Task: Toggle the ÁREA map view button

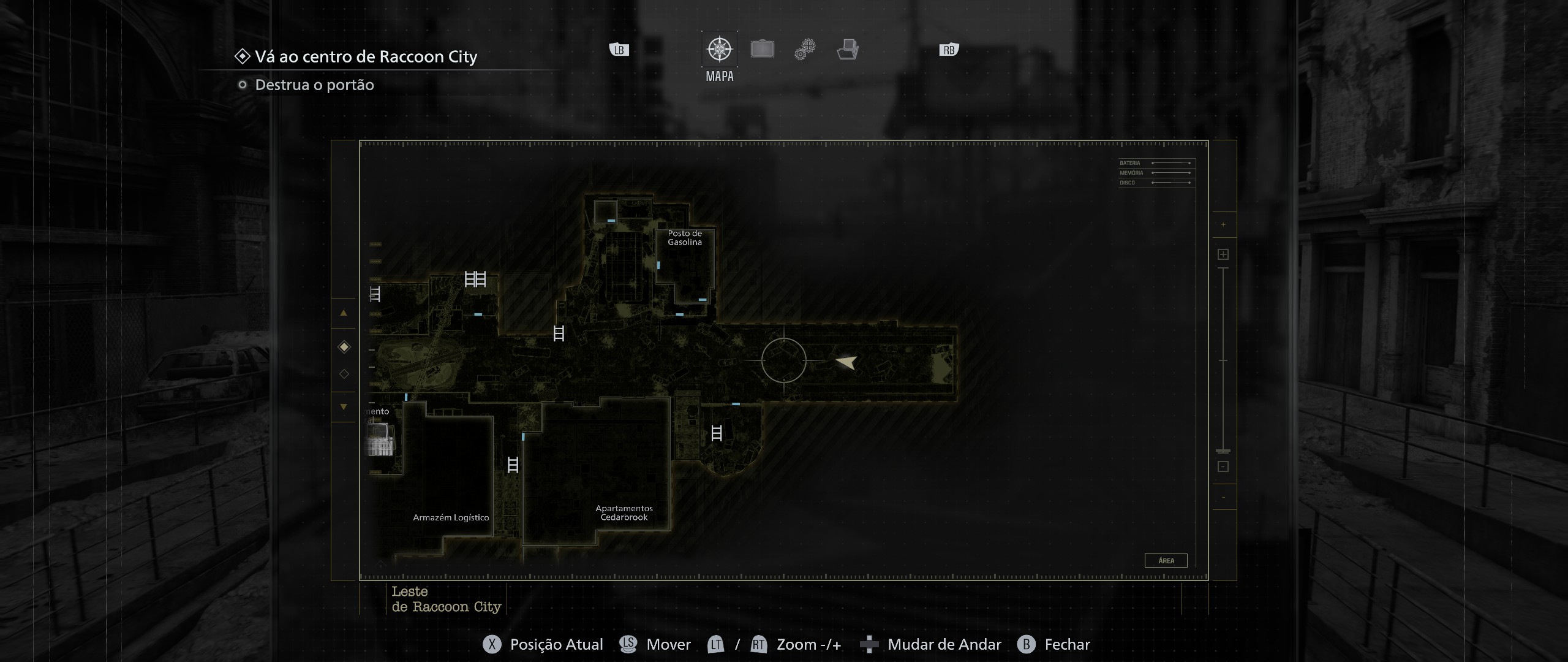Action: (x=1166, y=560)
